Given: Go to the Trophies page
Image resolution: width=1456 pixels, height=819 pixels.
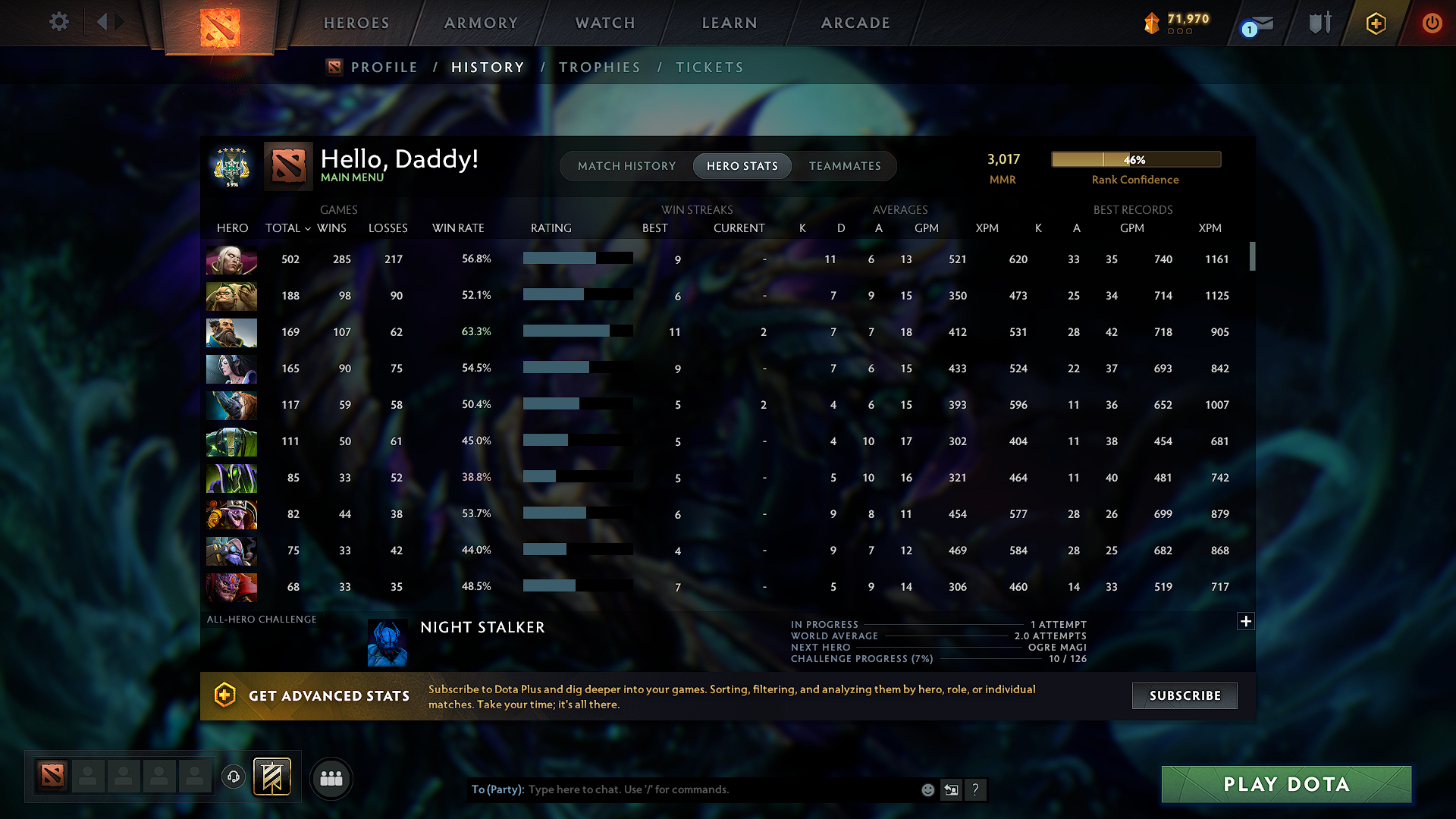Looking at the screenshot, I should (x=599, y=67).
